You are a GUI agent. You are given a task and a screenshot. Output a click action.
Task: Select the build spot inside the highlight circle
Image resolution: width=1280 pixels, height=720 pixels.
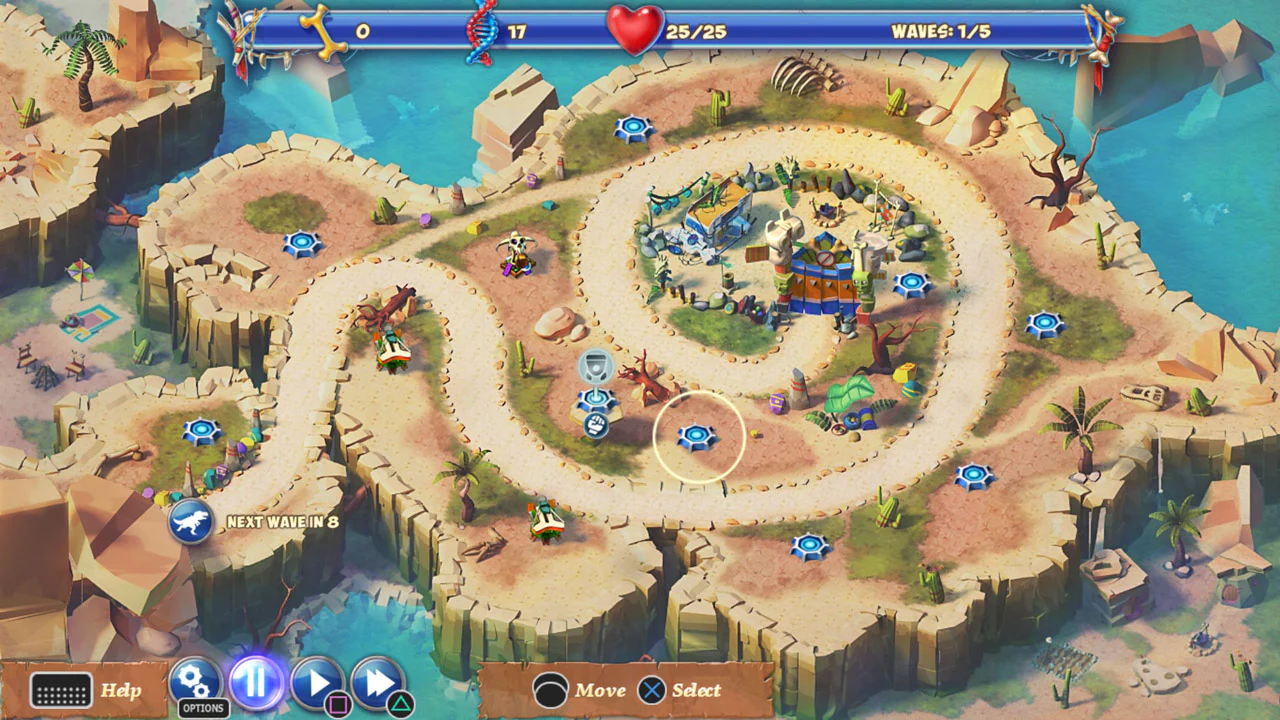tap(697, 437)
